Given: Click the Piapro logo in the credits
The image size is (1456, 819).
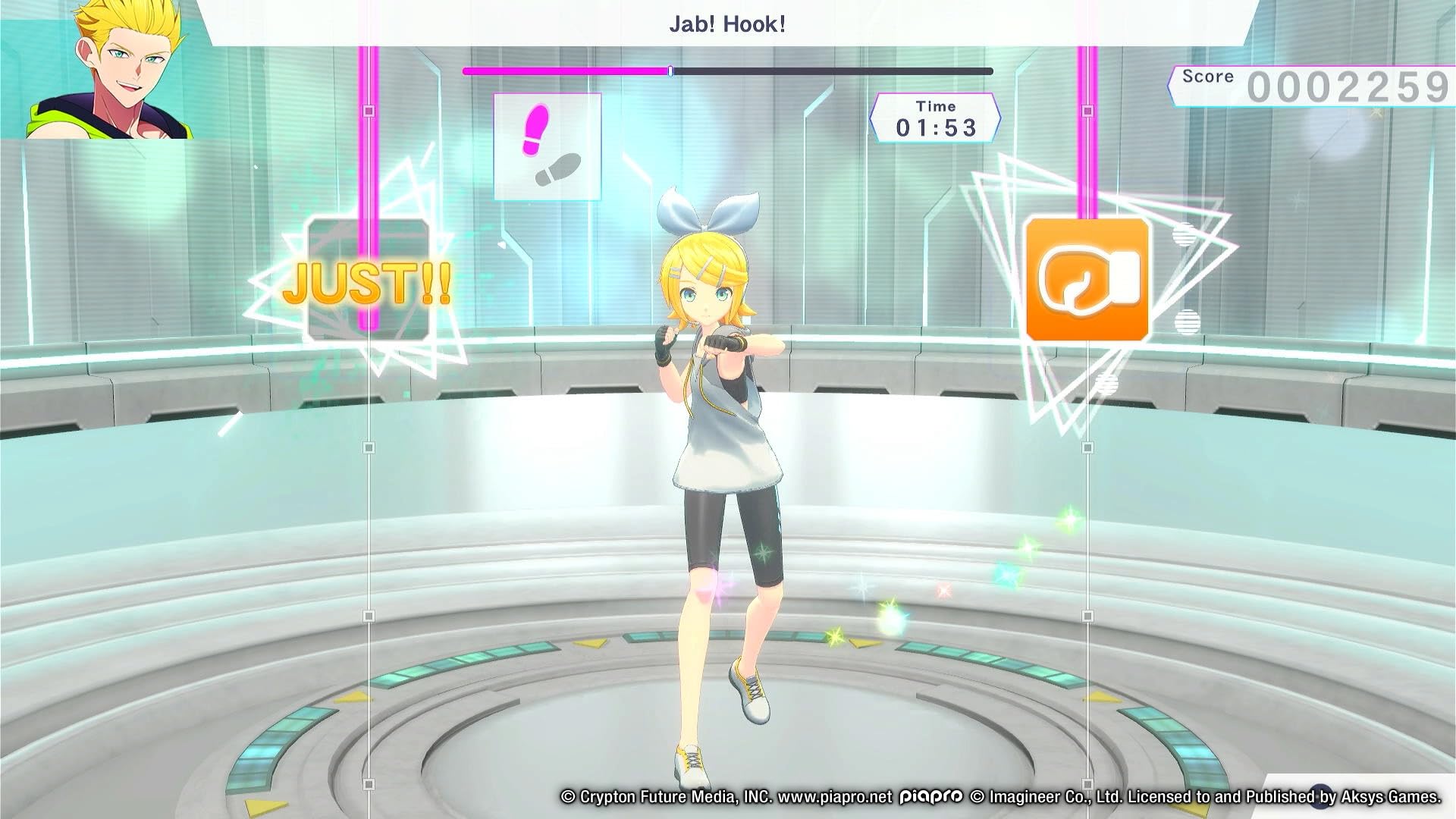Looking at the screenshot, I should coord(929,797).
